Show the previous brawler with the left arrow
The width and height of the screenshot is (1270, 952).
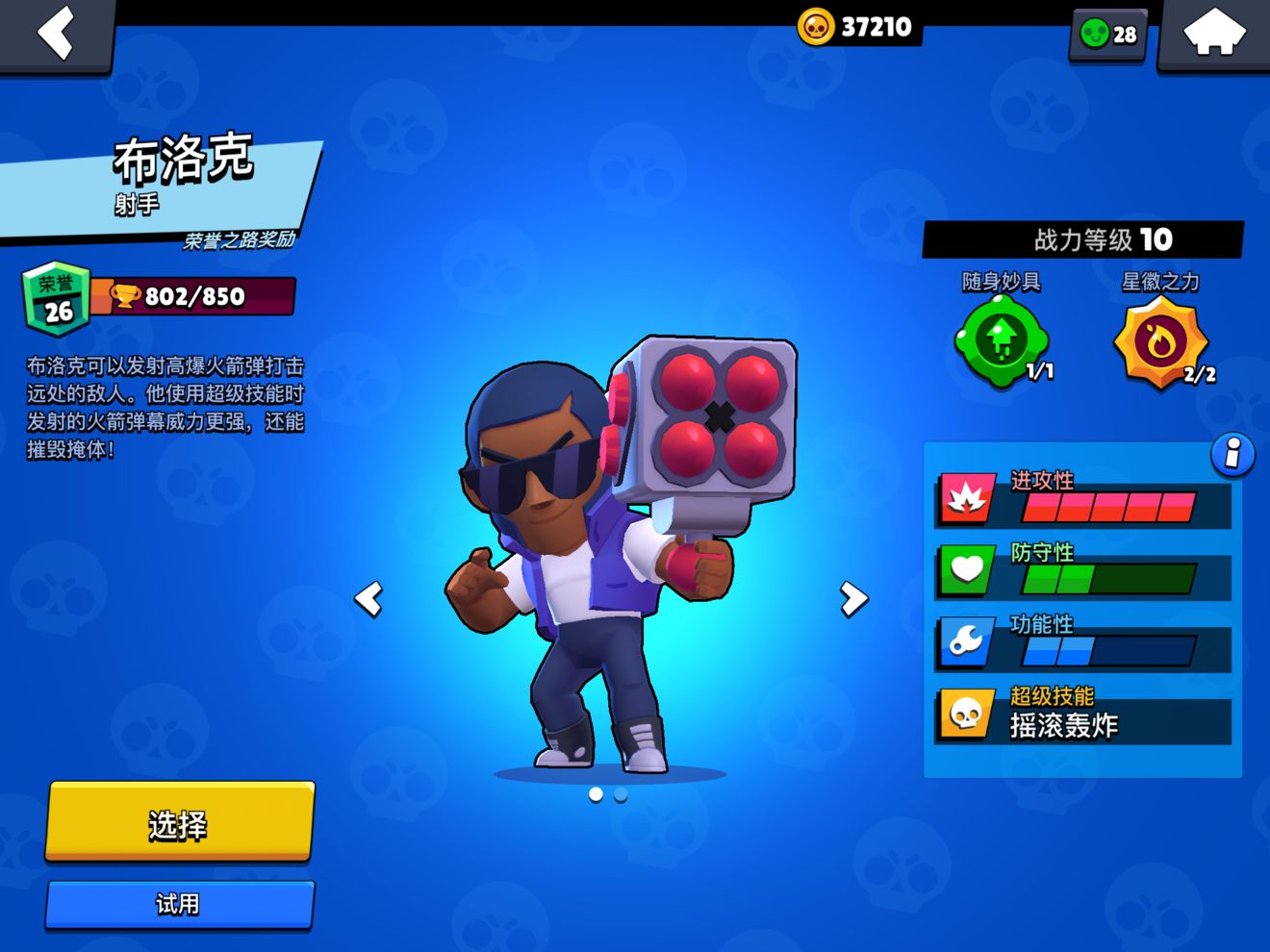point(369,598)
